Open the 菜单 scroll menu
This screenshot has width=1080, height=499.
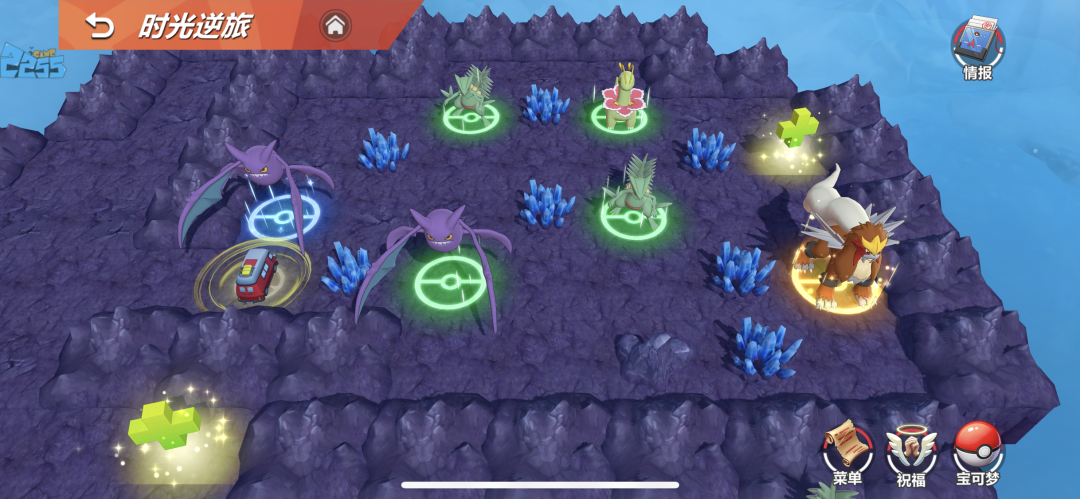pyautogui.click(x=846, y=449)
